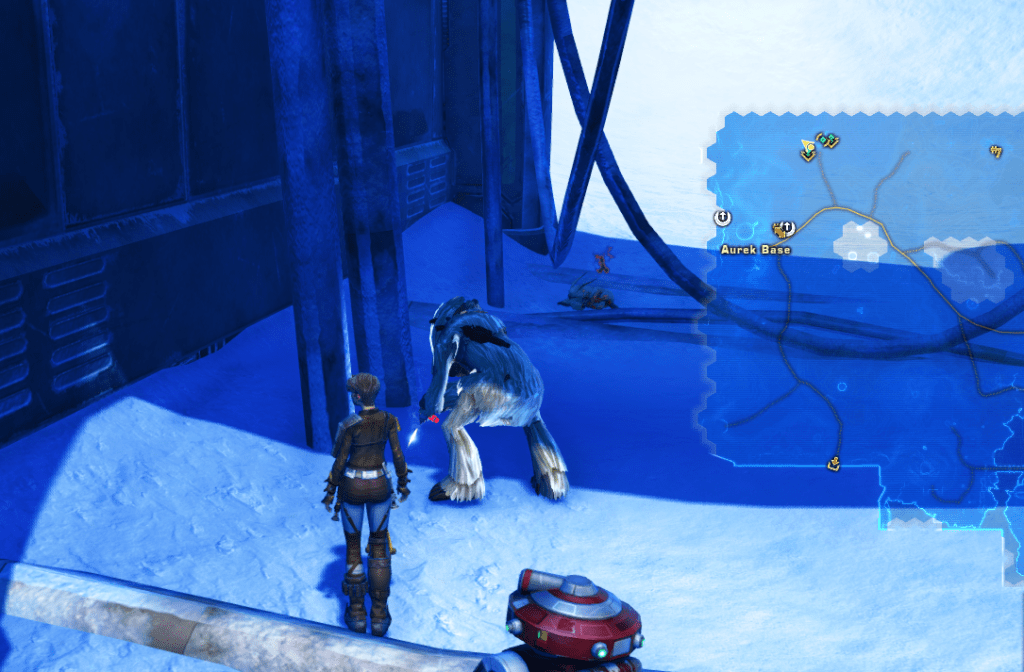Click the yellow icon at the map's right edge

pos(995,151)
